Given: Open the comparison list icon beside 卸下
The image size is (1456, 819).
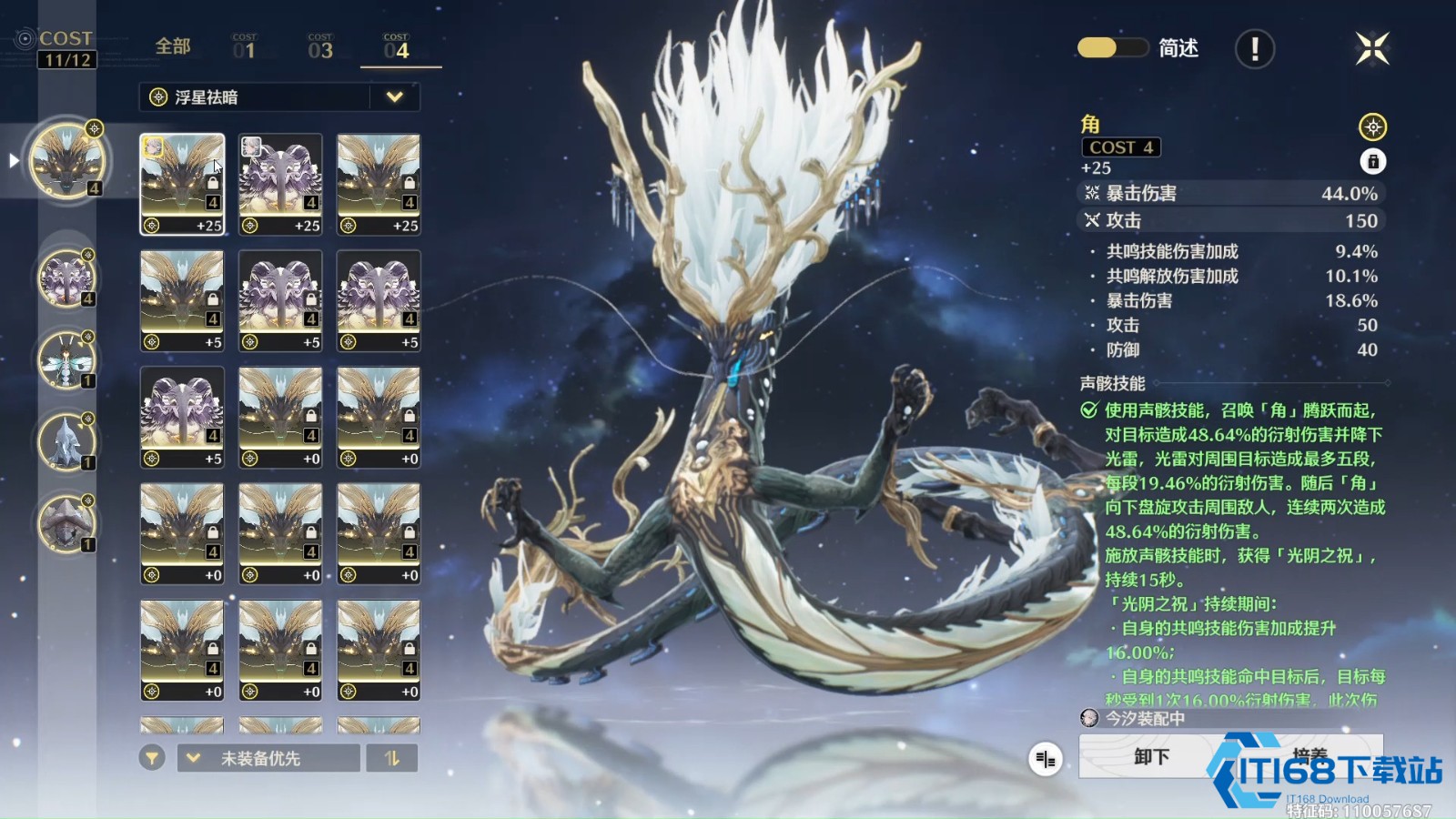Looking at the screenshot, I should click(x=1046, y=758).
